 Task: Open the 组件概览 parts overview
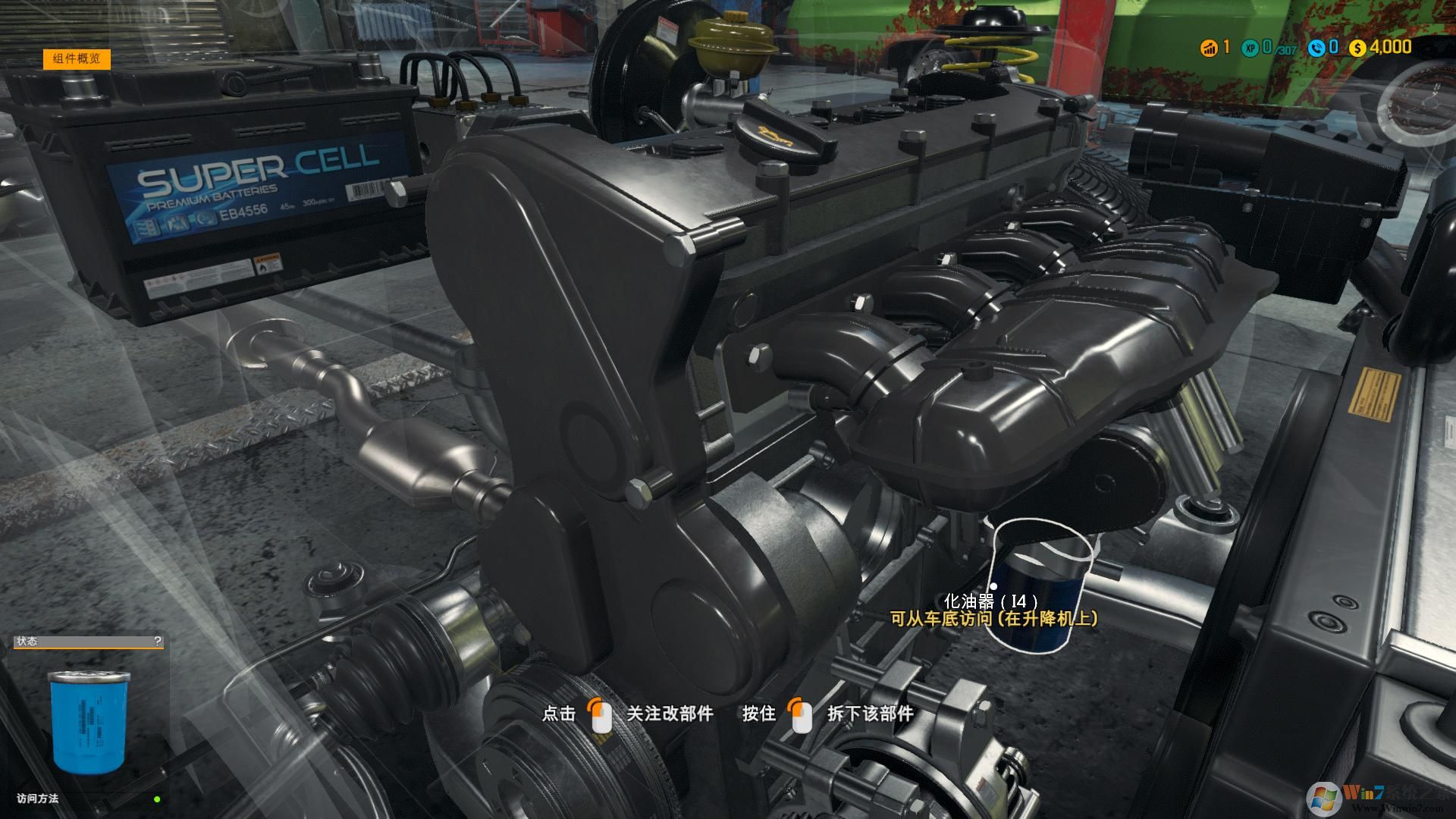(77, 59)
